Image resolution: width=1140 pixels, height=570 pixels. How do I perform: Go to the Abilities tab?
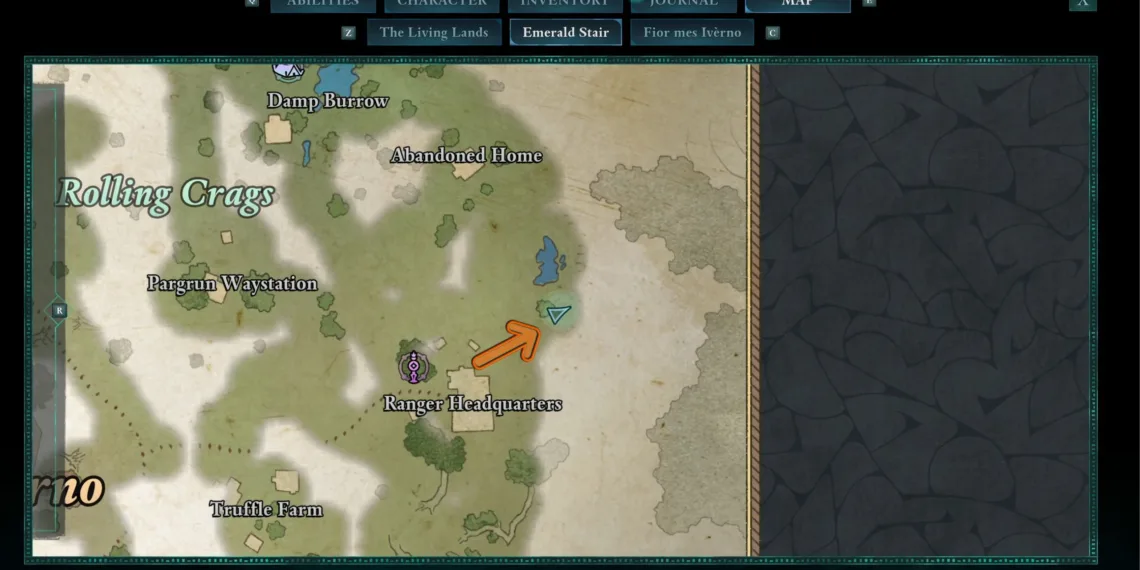coord(322,4)
